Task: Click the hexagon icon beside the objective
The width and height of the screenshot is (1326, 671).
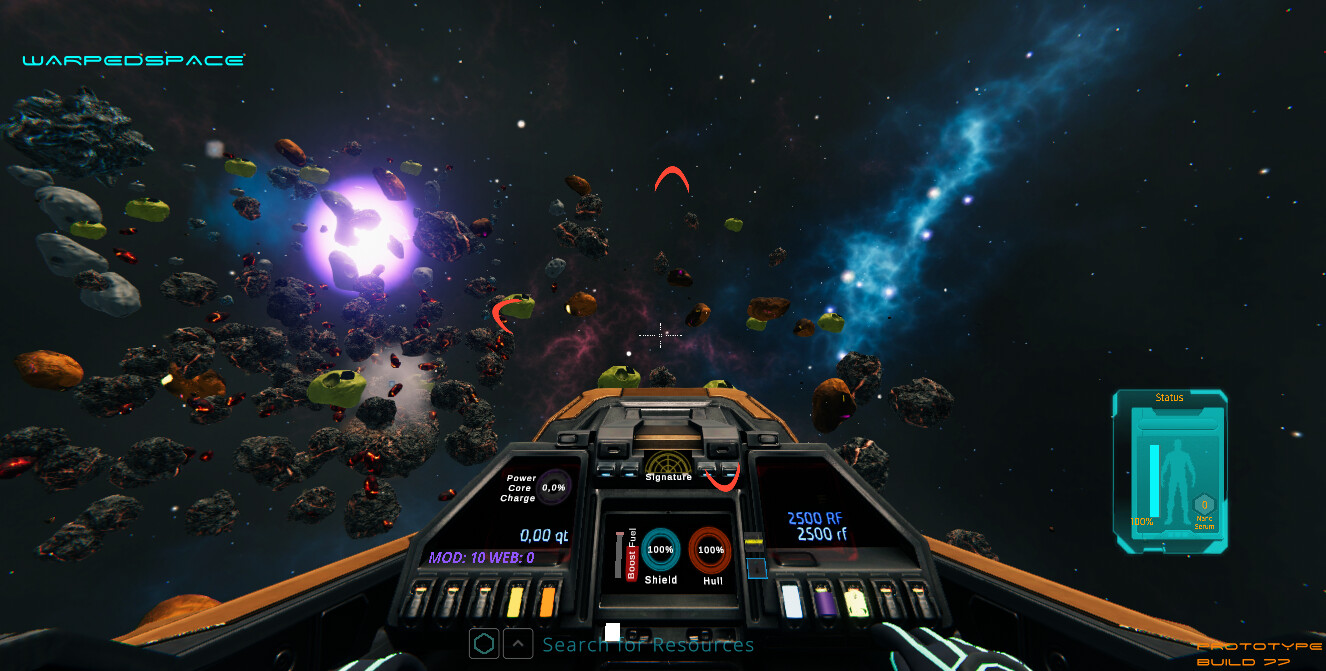Action: [484, 643]
